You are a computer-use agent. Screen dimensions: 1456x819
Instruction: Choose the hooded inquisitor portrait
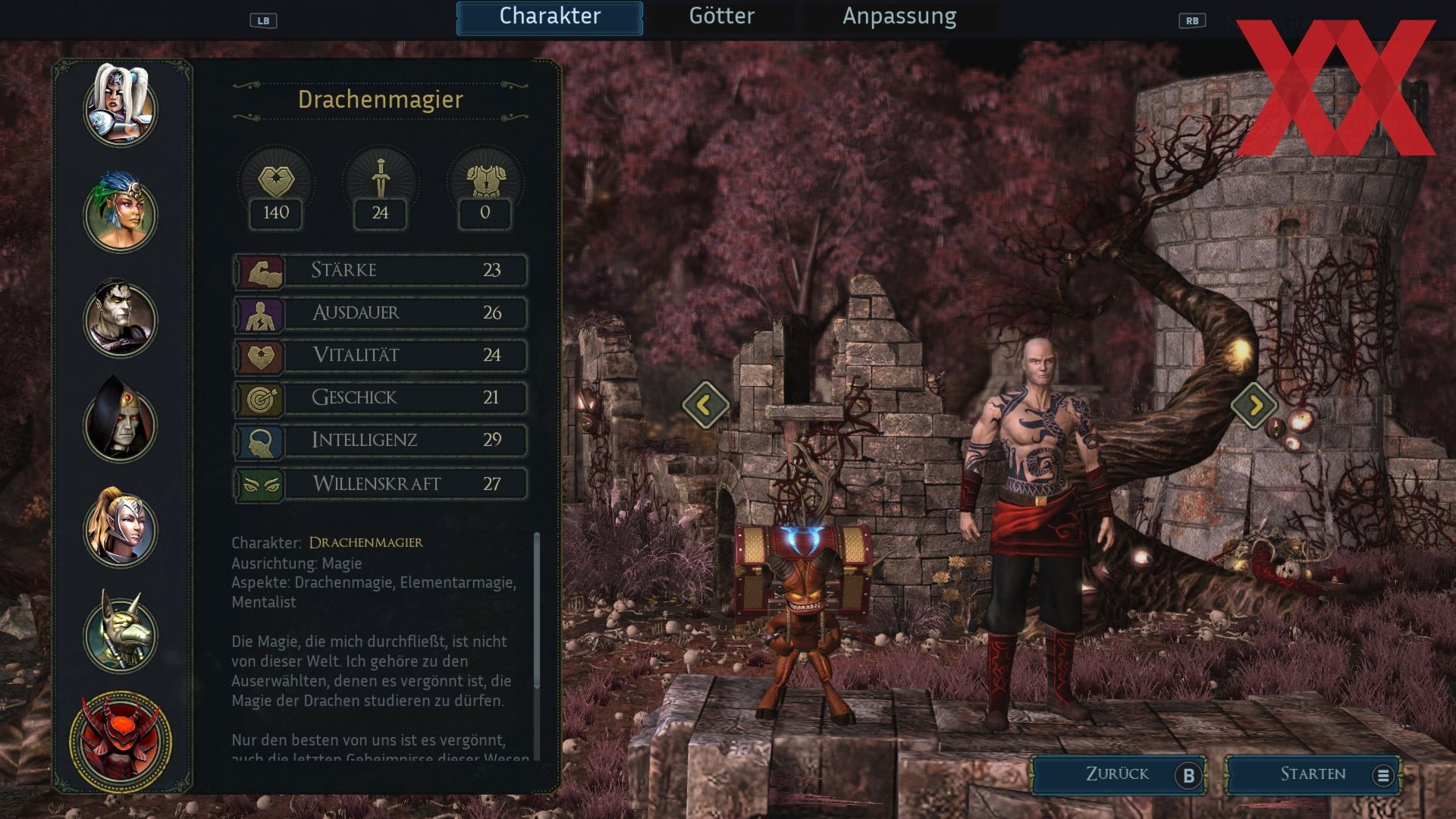121,422
